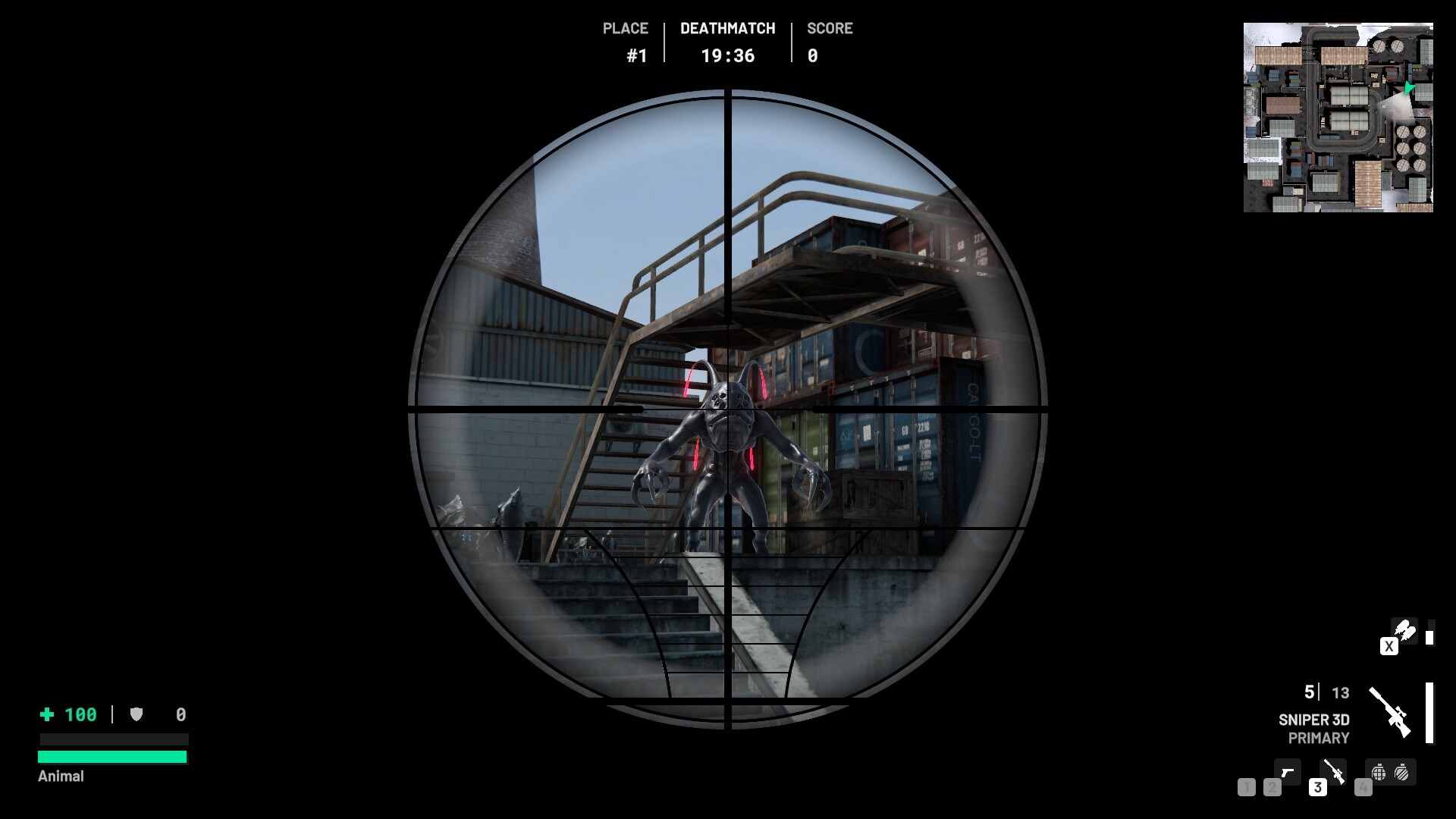Image resolution: width=1456 pixels, height=819 pixels.
Task: Select weapon slot 1
Action: [1247, 788]
